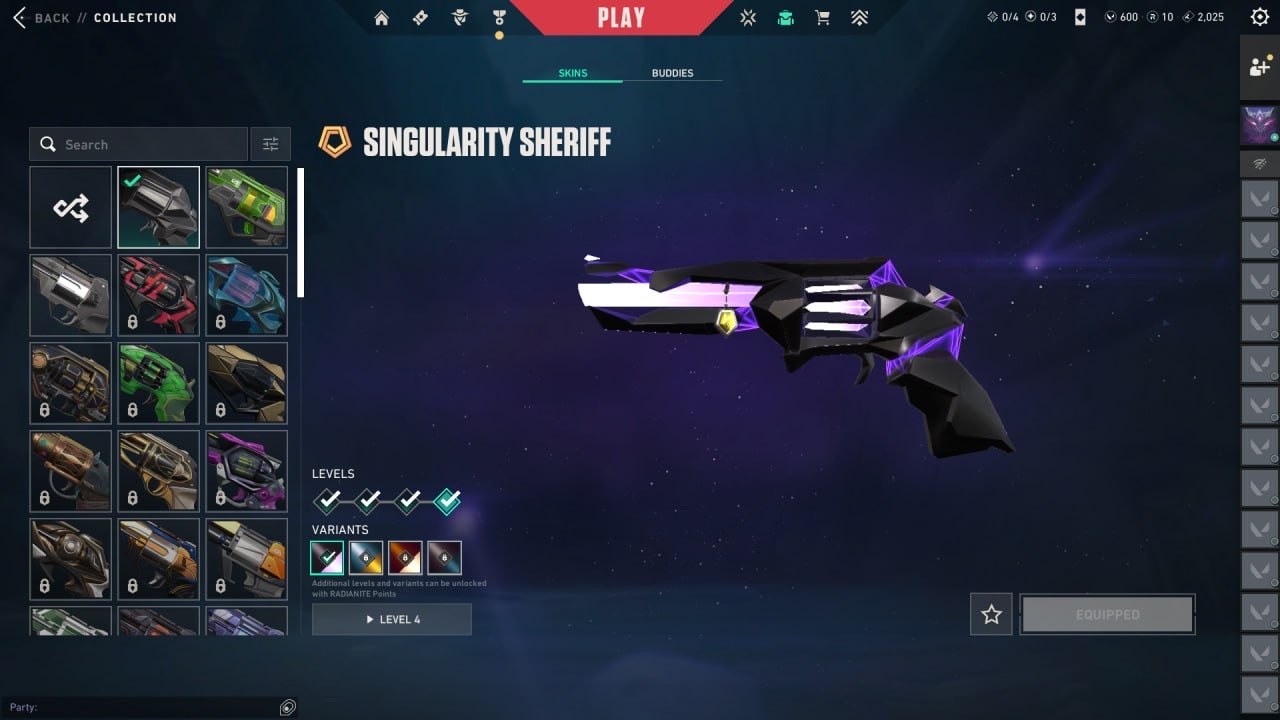Click the big PLAY button
The width and height of the screenshot is (1280, 720).
point(621,17)
